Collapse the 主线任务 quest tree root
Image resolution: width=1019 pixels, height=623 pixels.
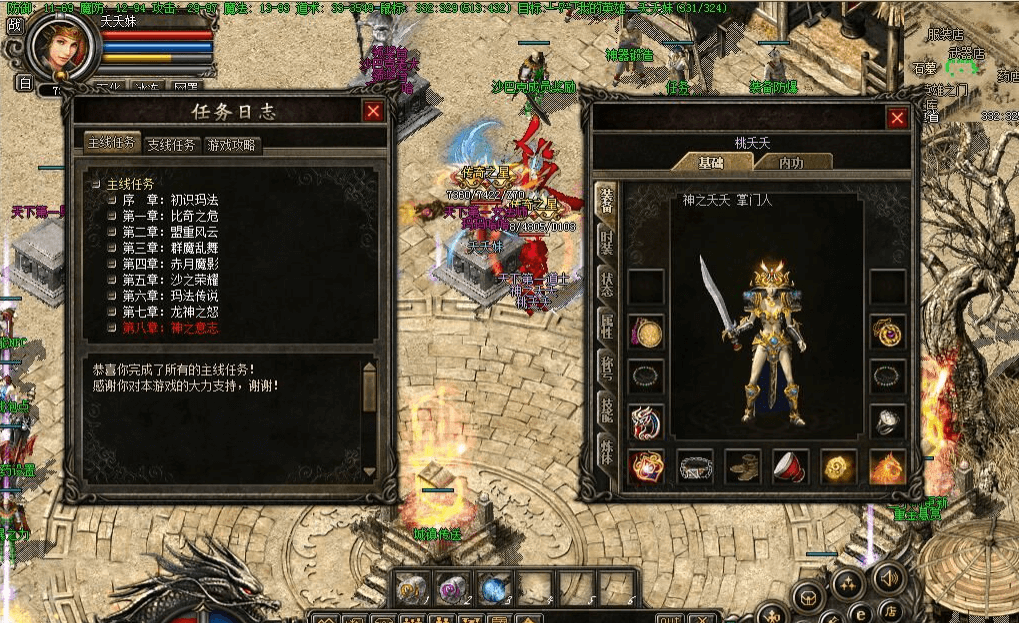tap(96, 184)
